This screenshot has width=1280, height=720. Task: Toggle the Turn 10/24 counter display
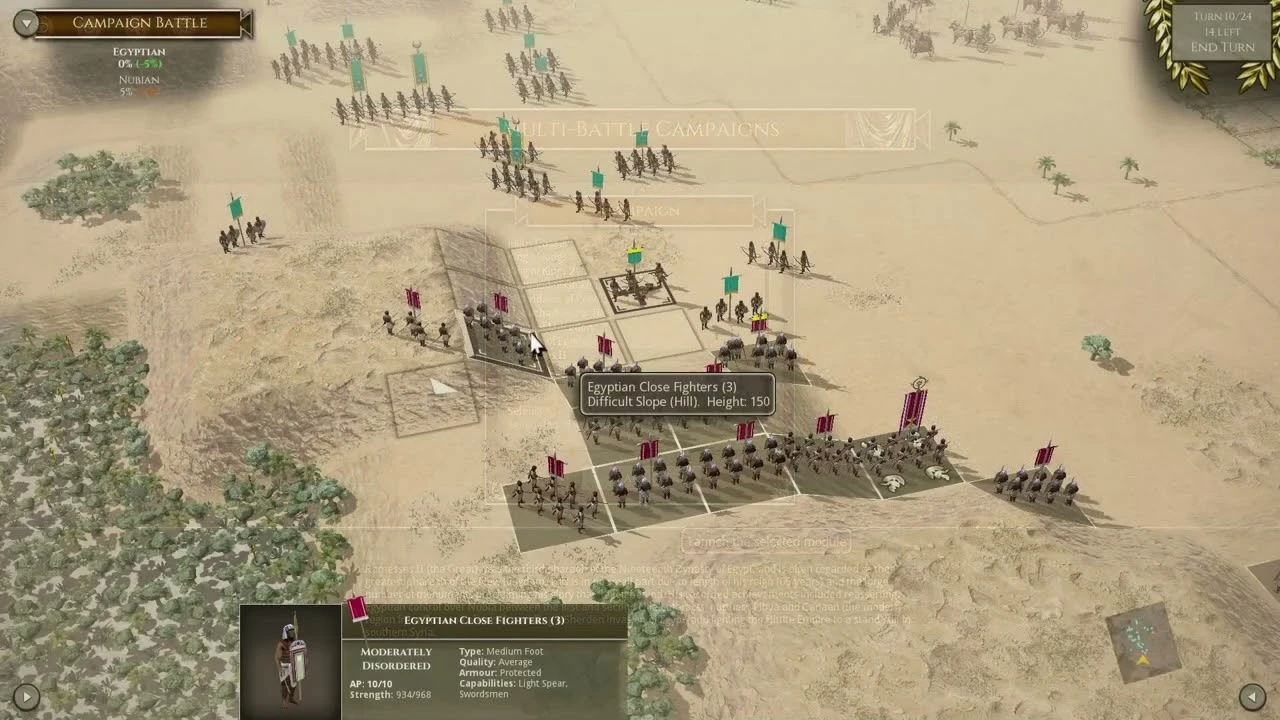[x=1222, y=16]
